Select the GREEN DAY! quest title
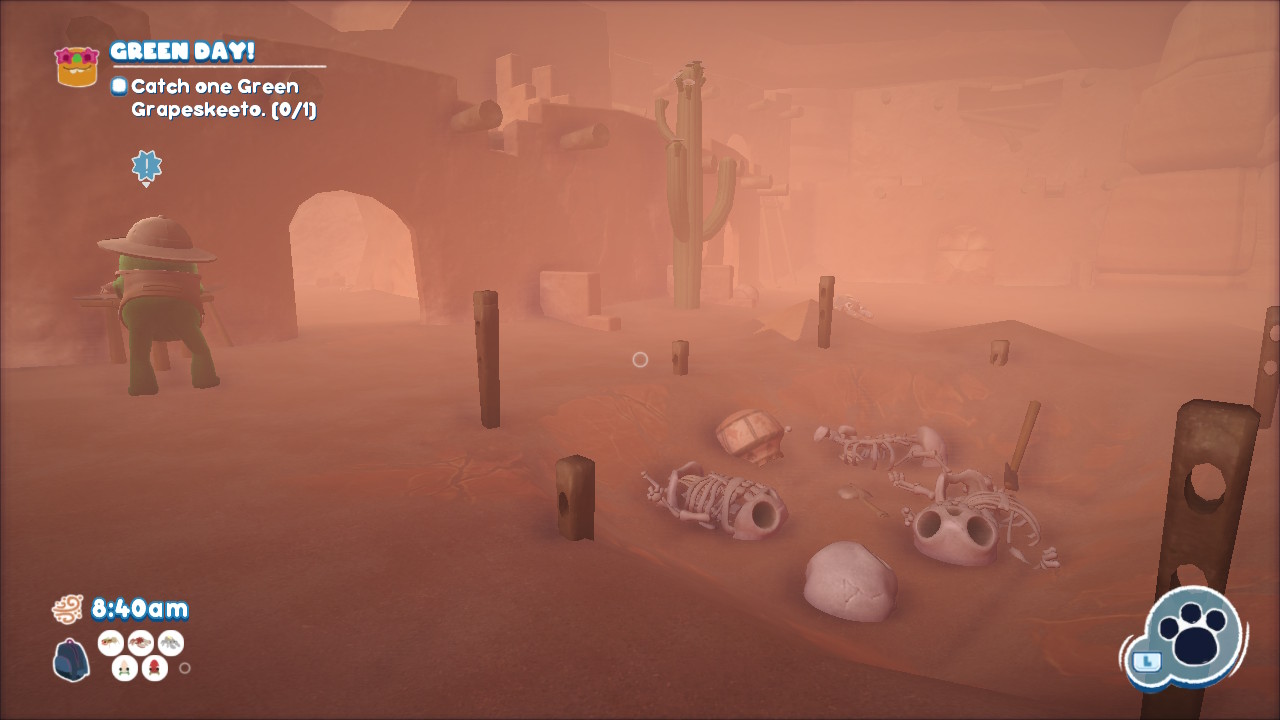The width and height of the screenshot is (1280, 720). point(183,51)
